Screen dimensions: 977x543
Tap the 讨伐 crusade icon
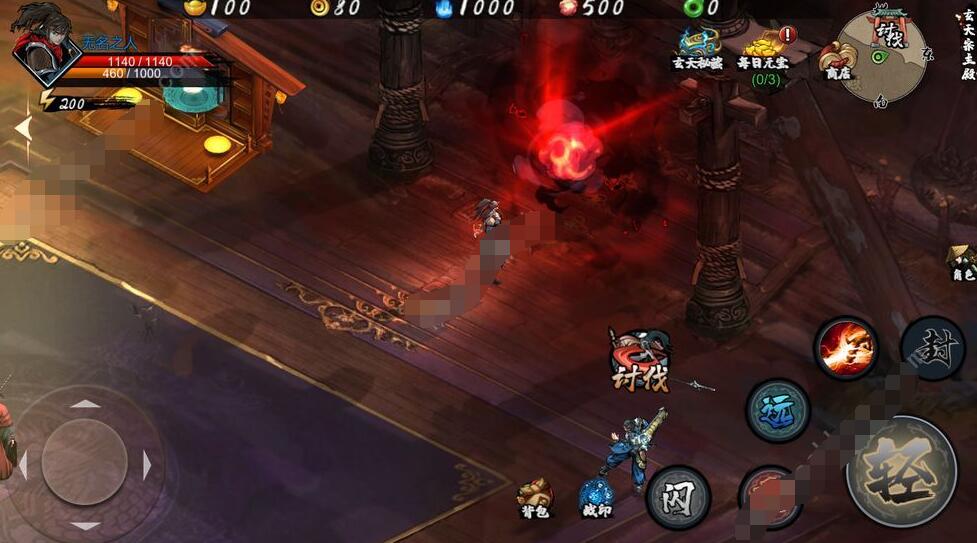[x=640, y=361]
